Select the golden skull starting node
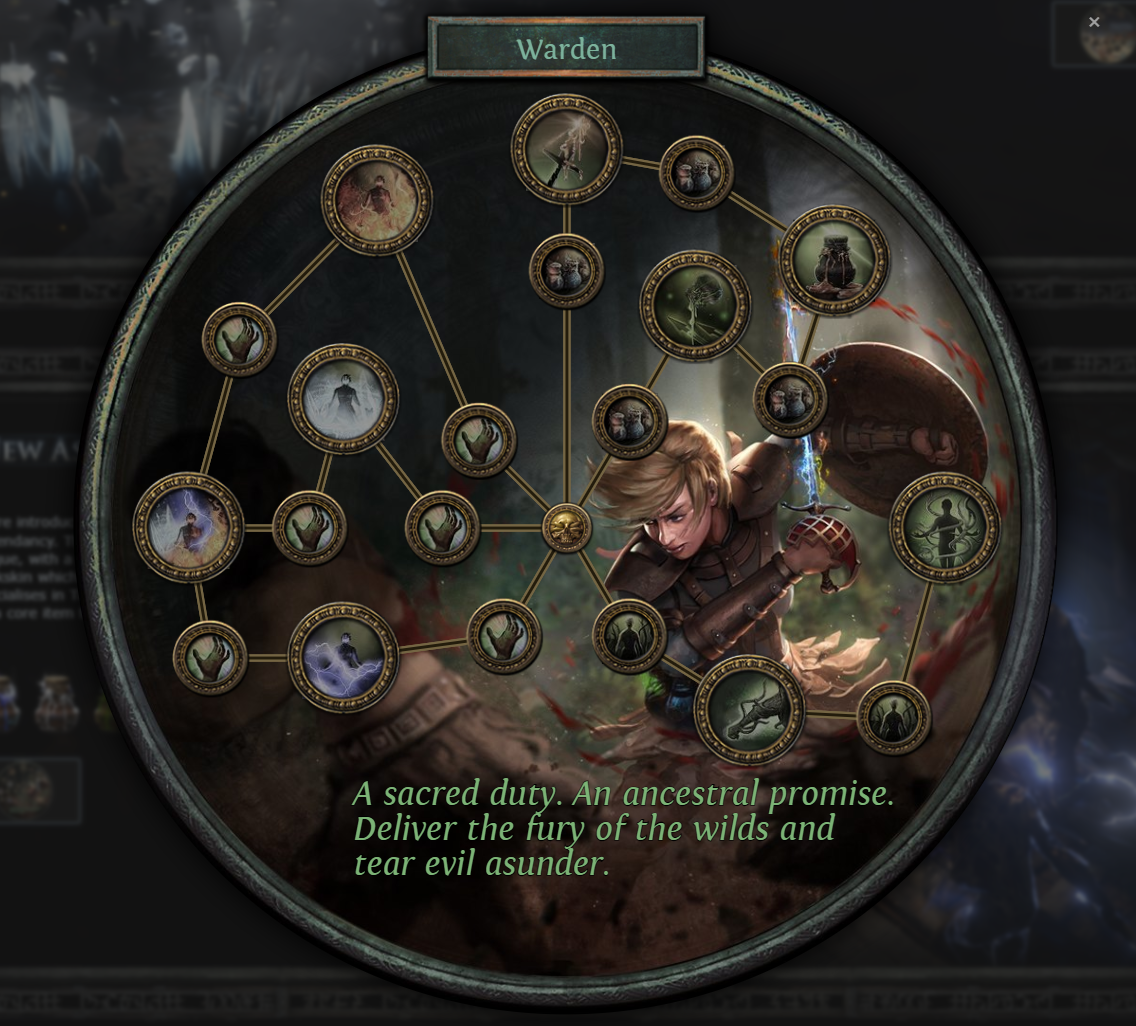 click(x=566, y=528)
